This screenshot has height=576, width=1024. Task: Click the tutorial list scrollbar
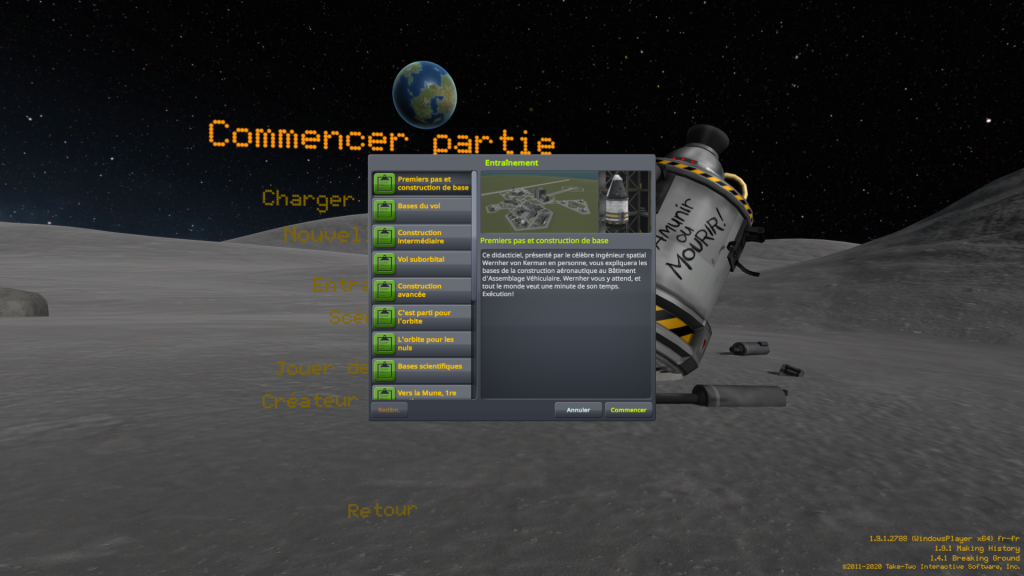pyautogui.click(x=475, y=240)
